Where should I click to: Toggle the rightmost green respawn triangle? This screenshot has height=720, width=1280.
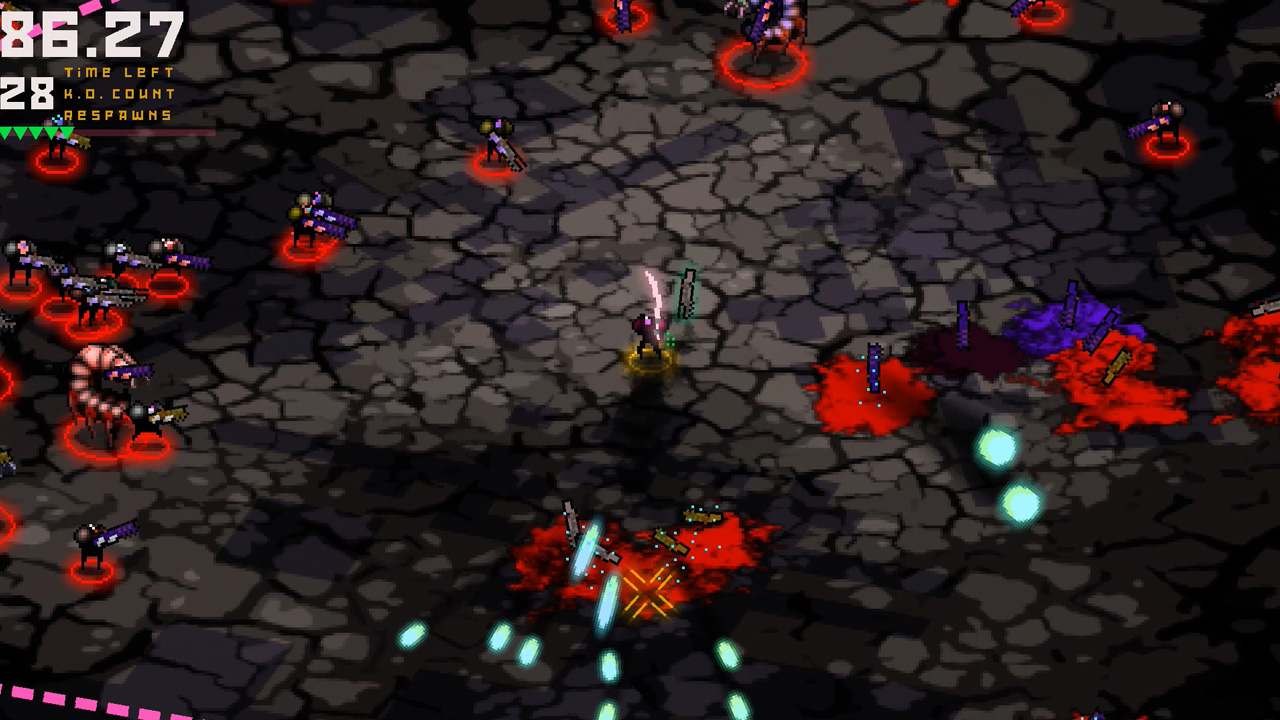[66, 132]
